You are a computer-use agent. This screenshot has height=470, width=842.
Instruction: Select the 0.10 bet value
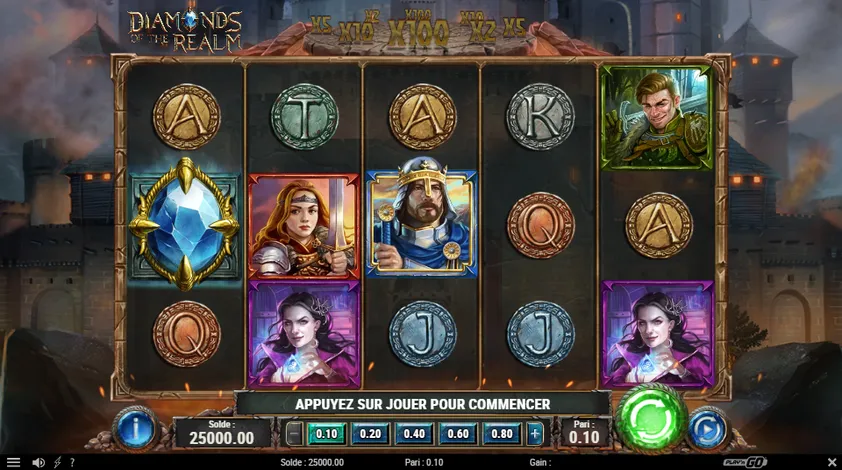326,433
